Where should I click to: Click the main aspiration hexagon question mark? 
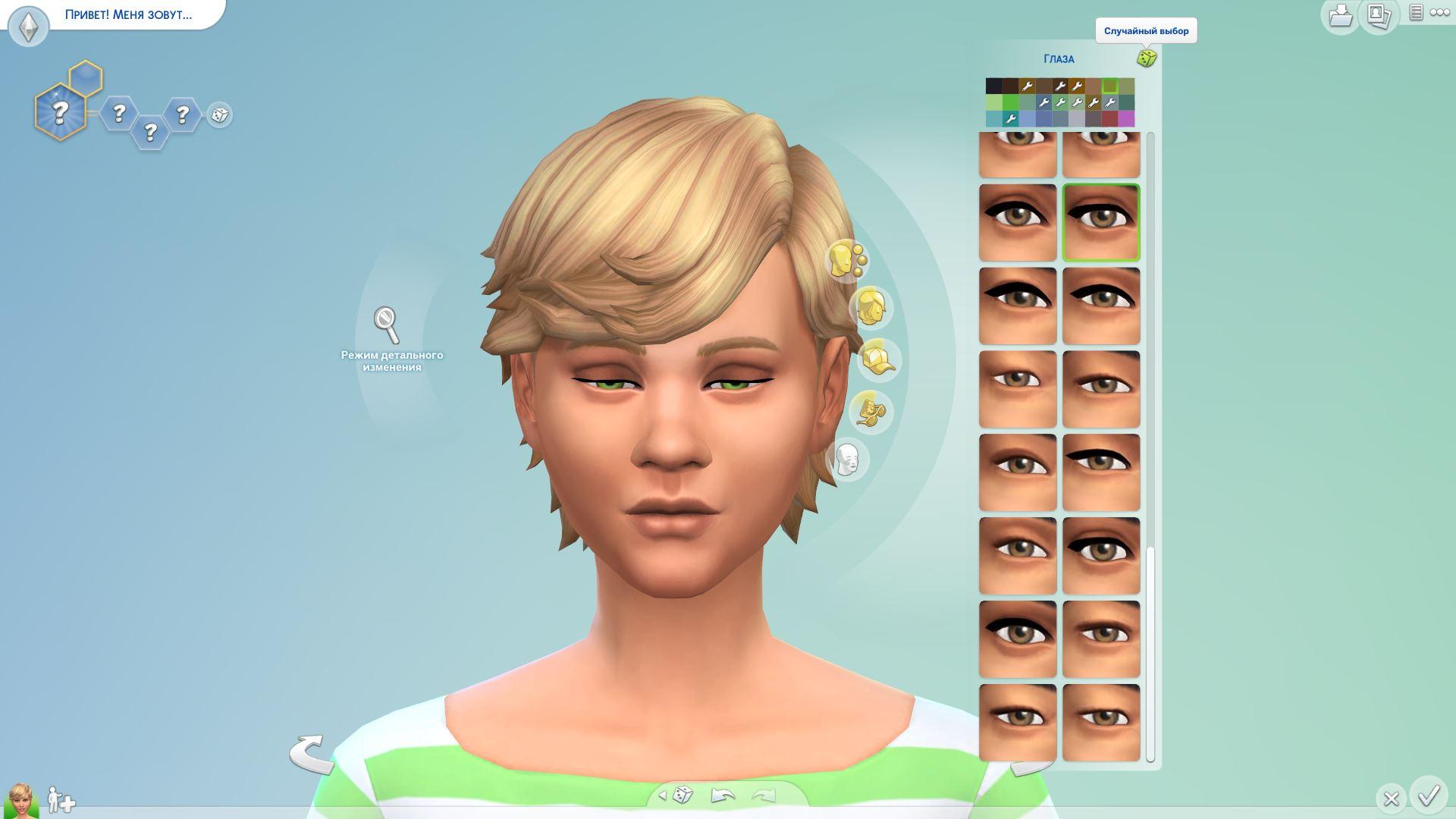click(60, 112)
